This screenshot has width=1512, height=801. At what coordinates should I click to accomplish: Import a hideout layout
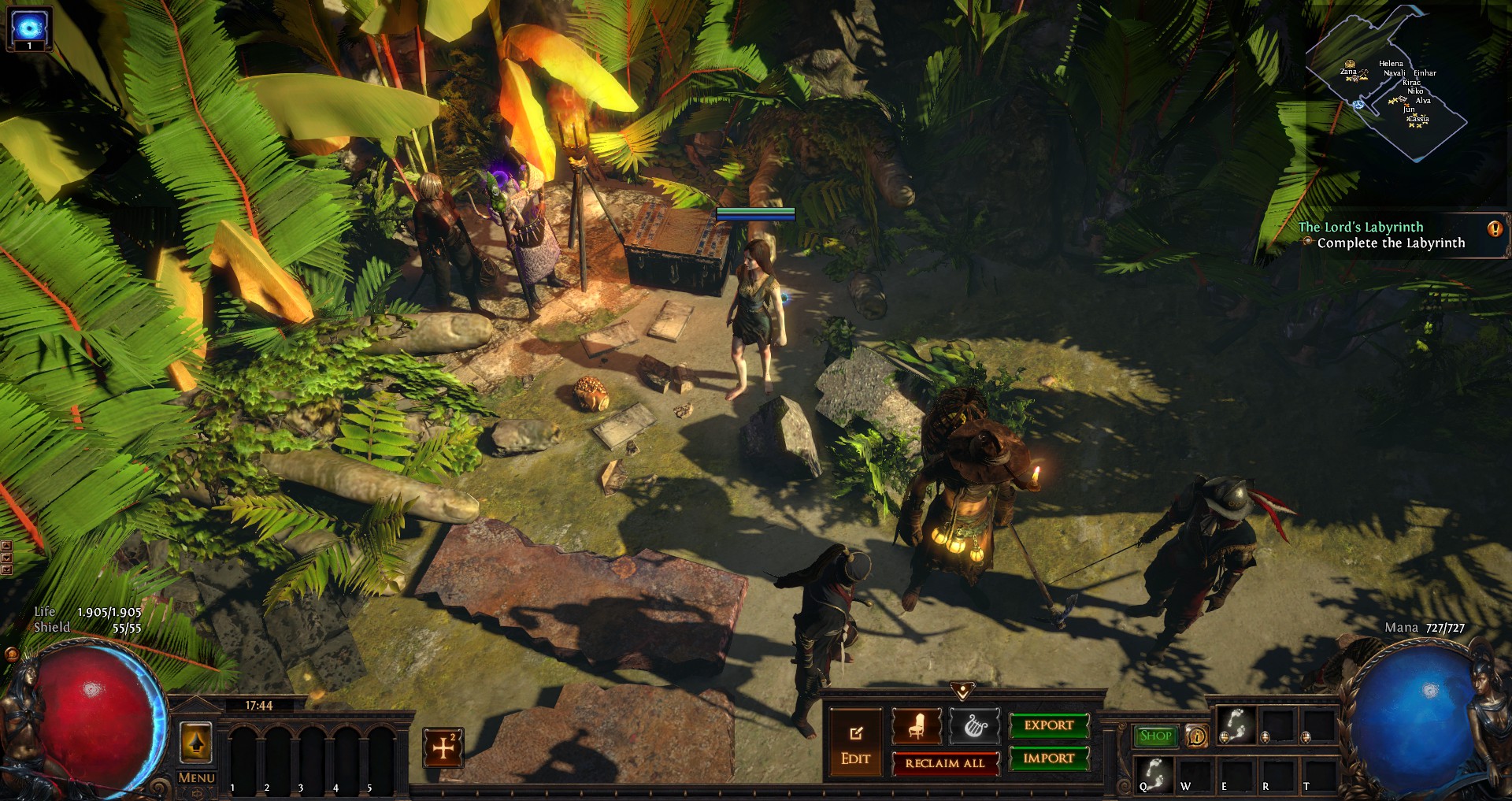(1049, 758)
